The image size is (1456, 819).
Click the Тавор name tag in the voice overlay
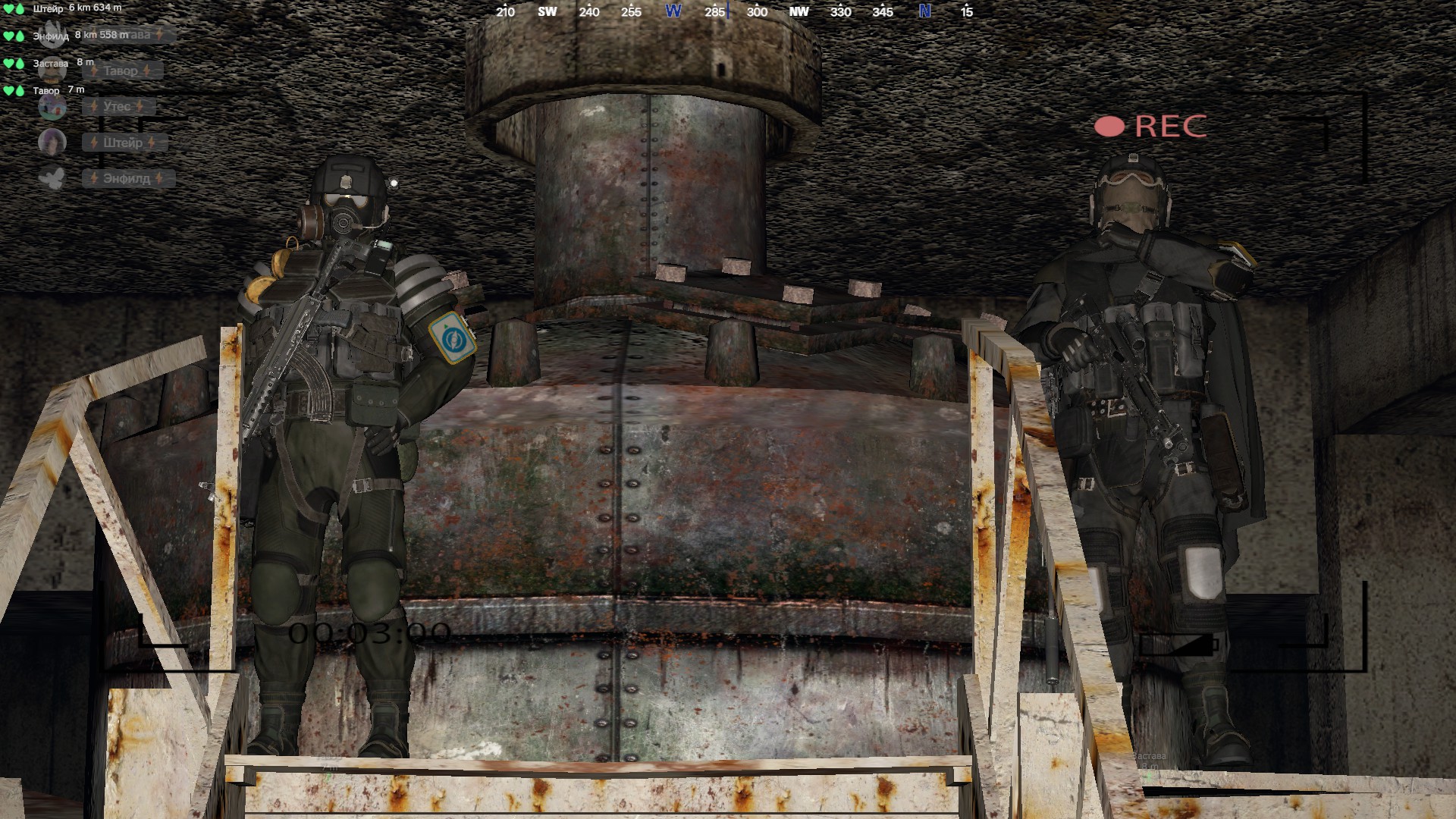(121, 71)
